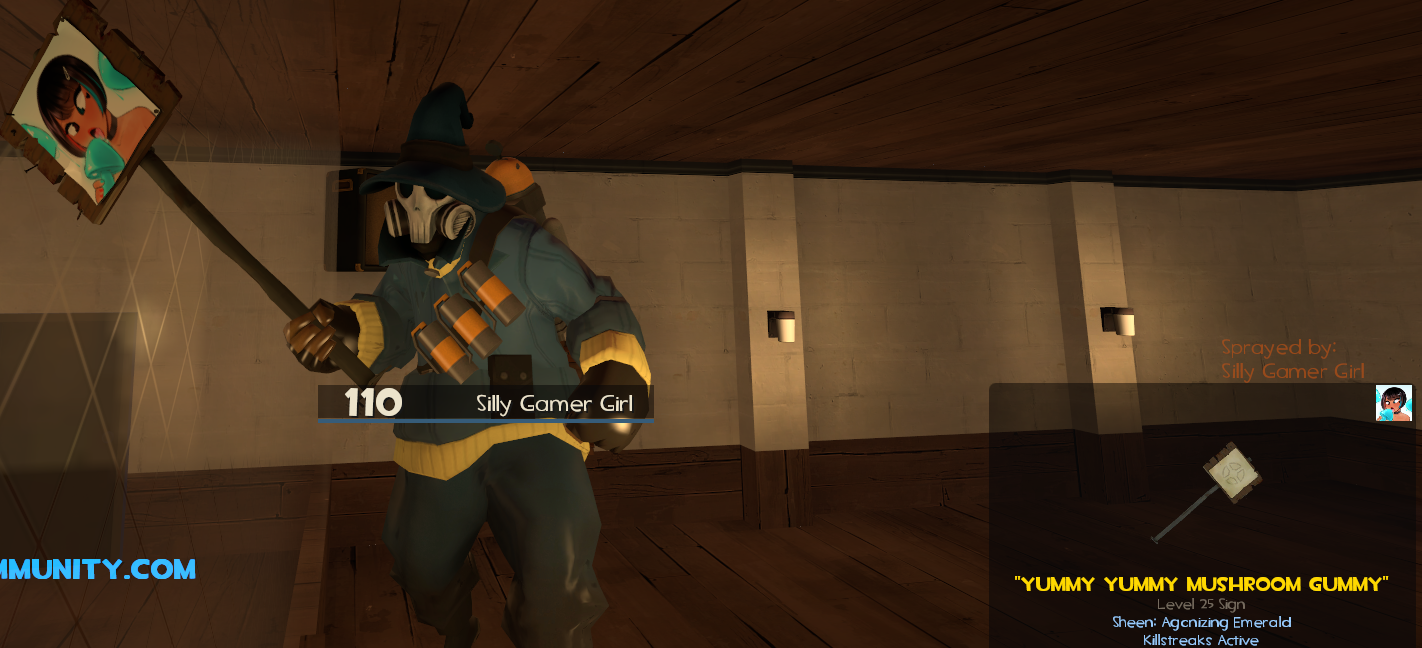The image size is (1422, 648).
Task: Click the player avatar in the inspect panel
Action: (1393, 403)
